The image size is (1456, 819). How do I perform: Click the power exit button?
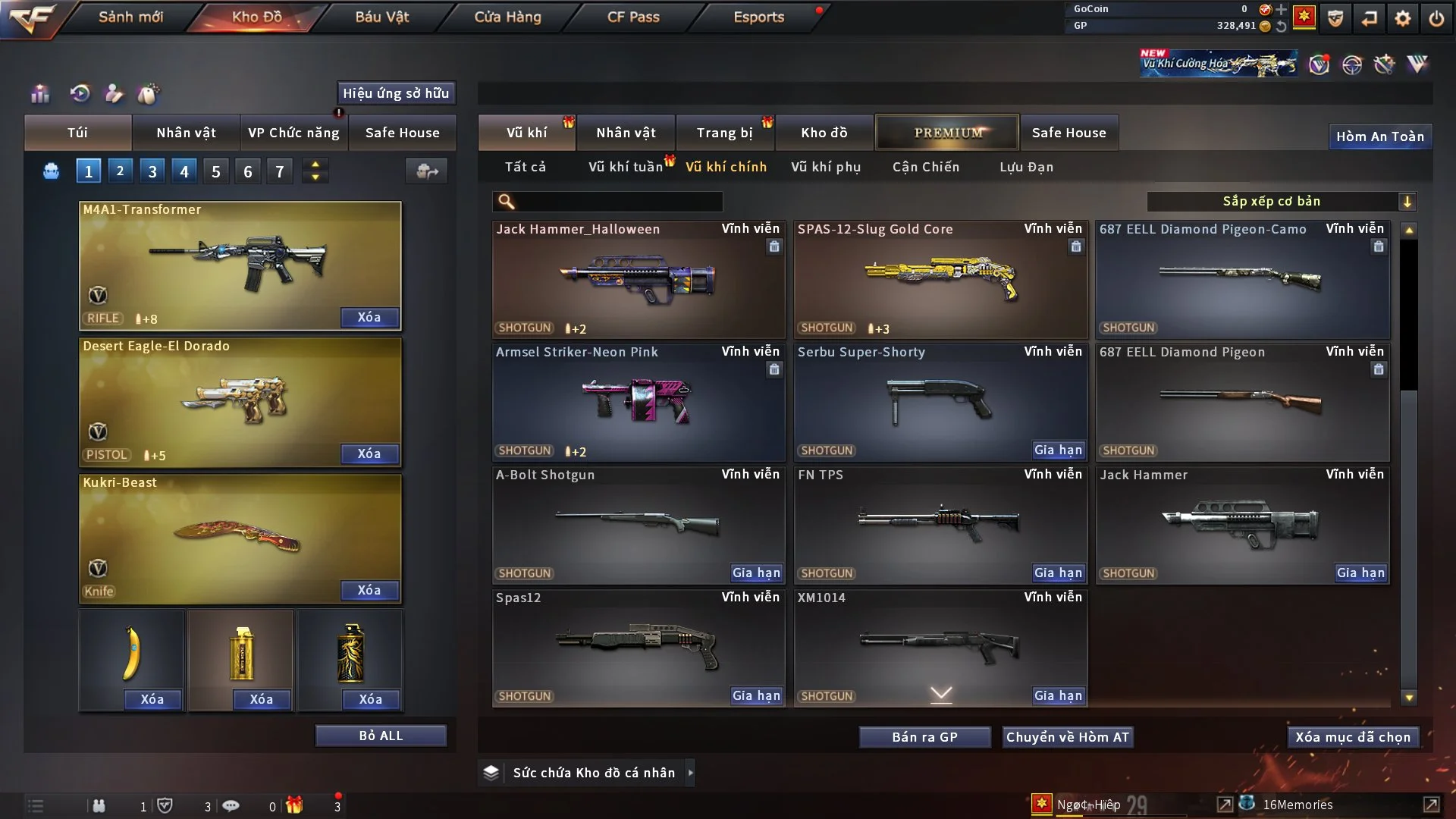[1436, 18]
